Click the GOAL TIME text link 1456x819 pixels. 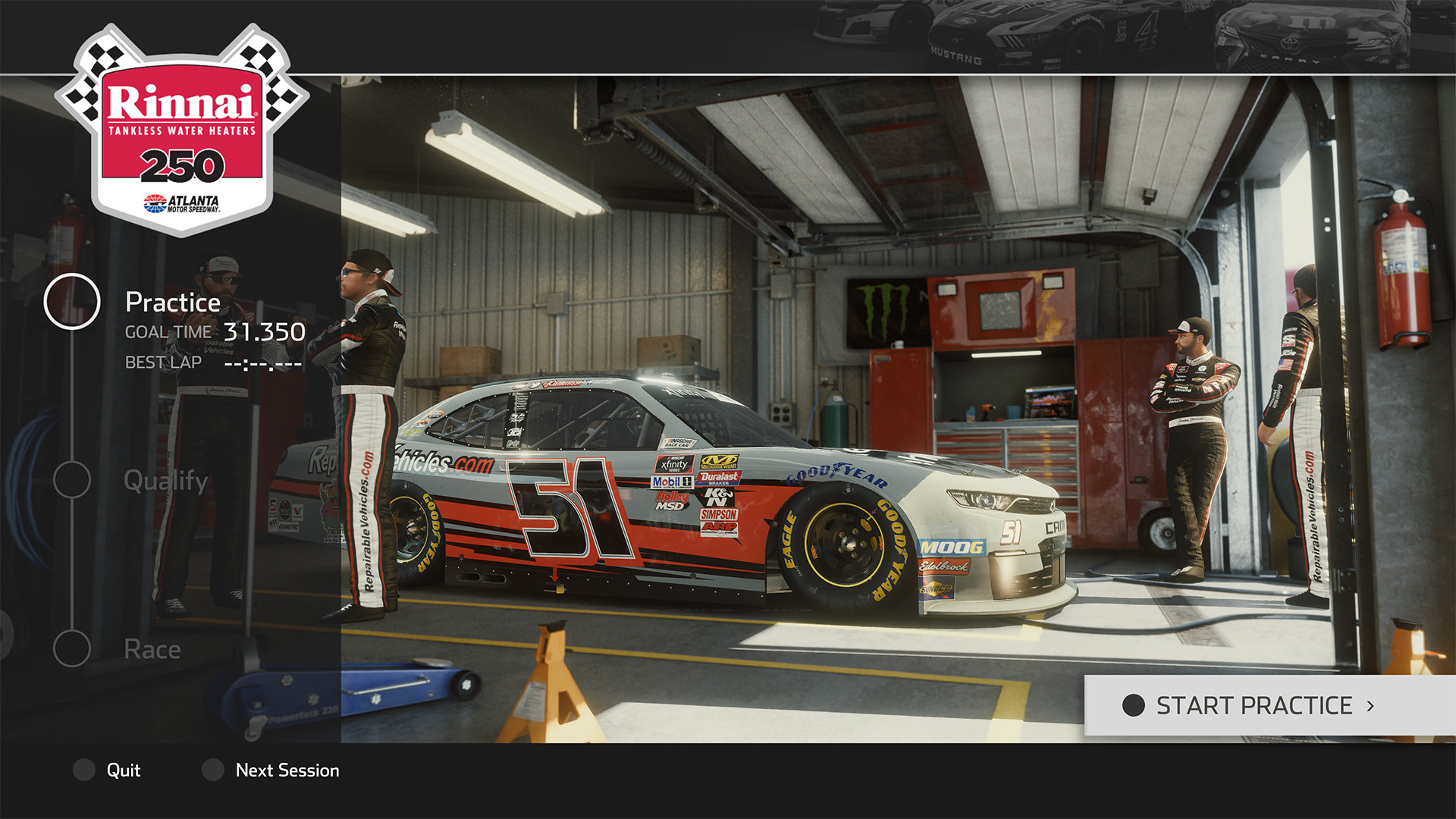168,331
